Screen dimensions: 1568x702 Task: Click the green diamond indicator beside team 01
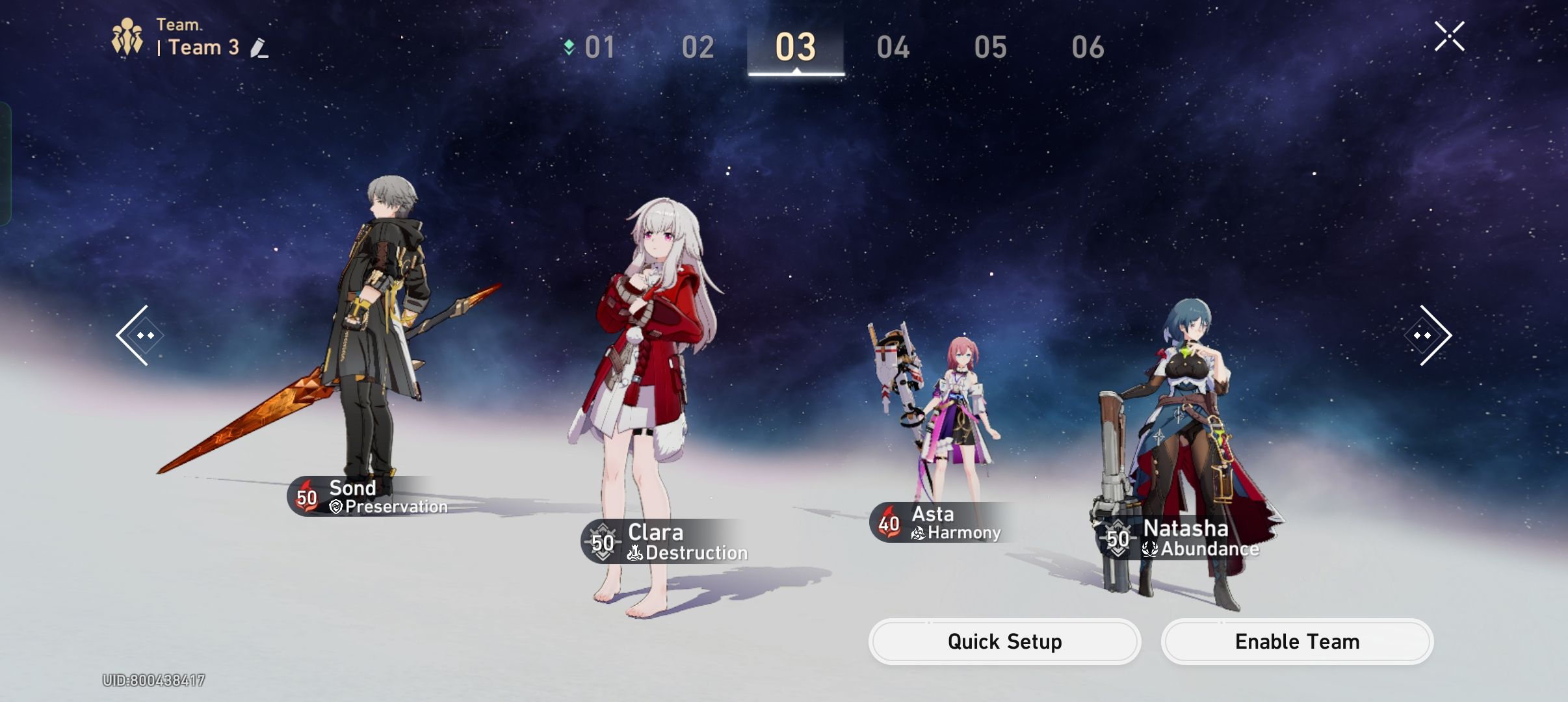click(570, 47)
